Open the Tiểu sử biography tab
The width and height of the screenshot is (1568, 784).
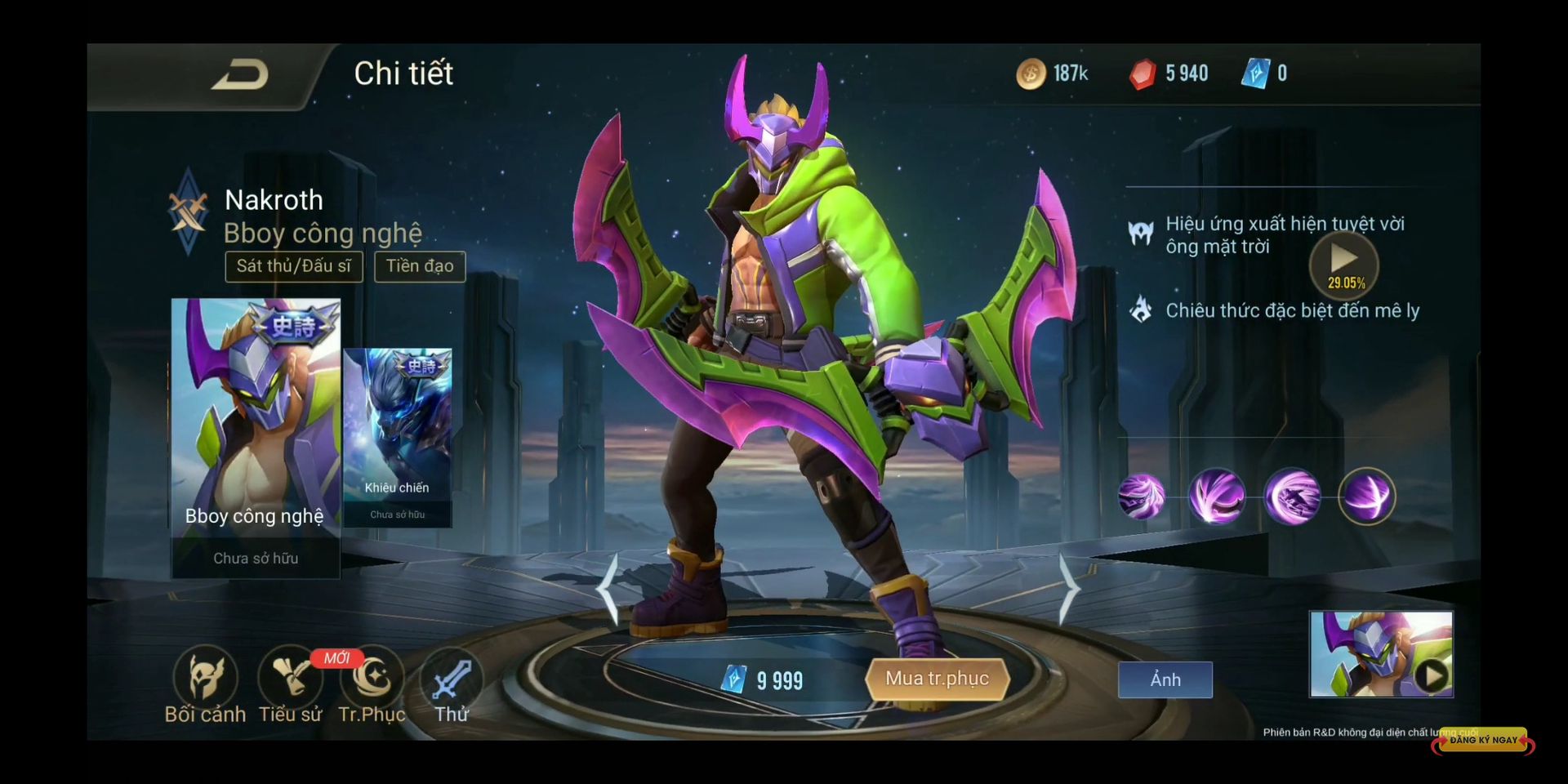290,684
